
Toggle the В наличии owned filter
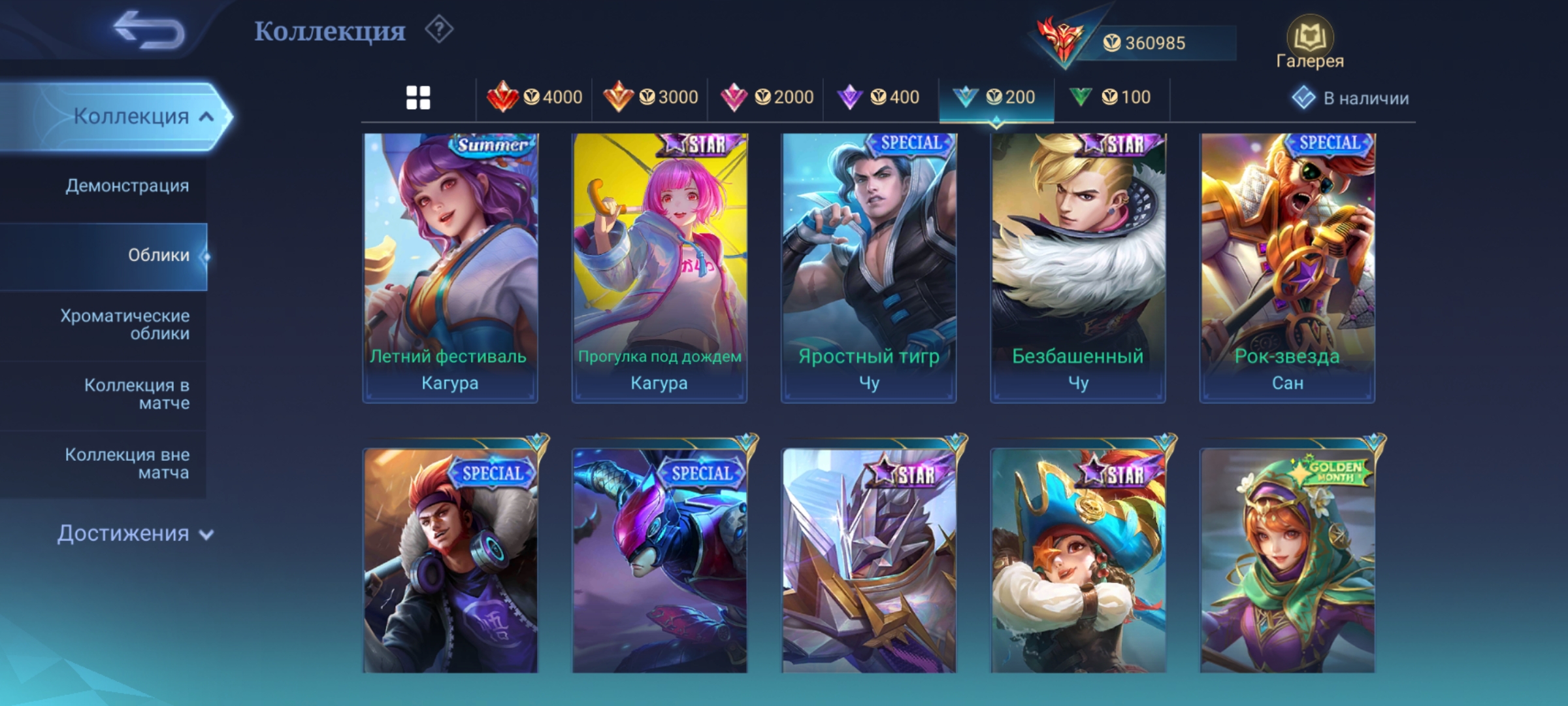1350,98
